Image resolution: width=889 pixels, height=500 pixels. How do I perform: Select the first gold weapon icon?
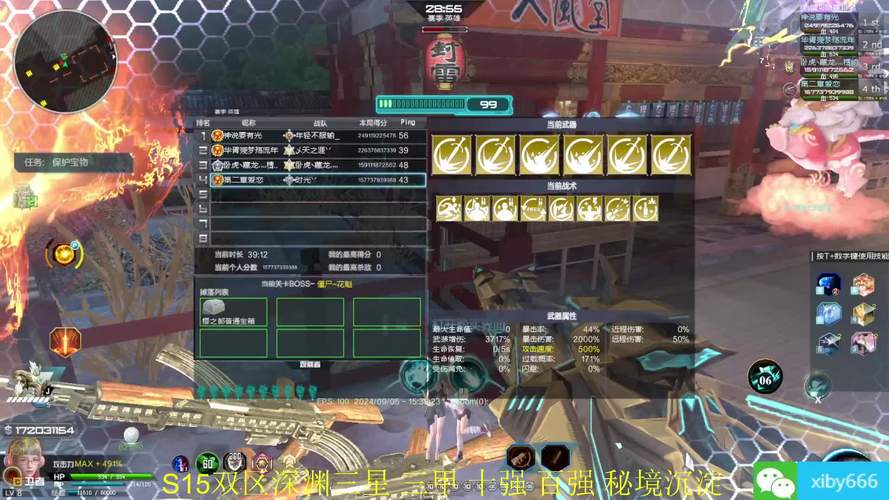(x=452, y=155)
